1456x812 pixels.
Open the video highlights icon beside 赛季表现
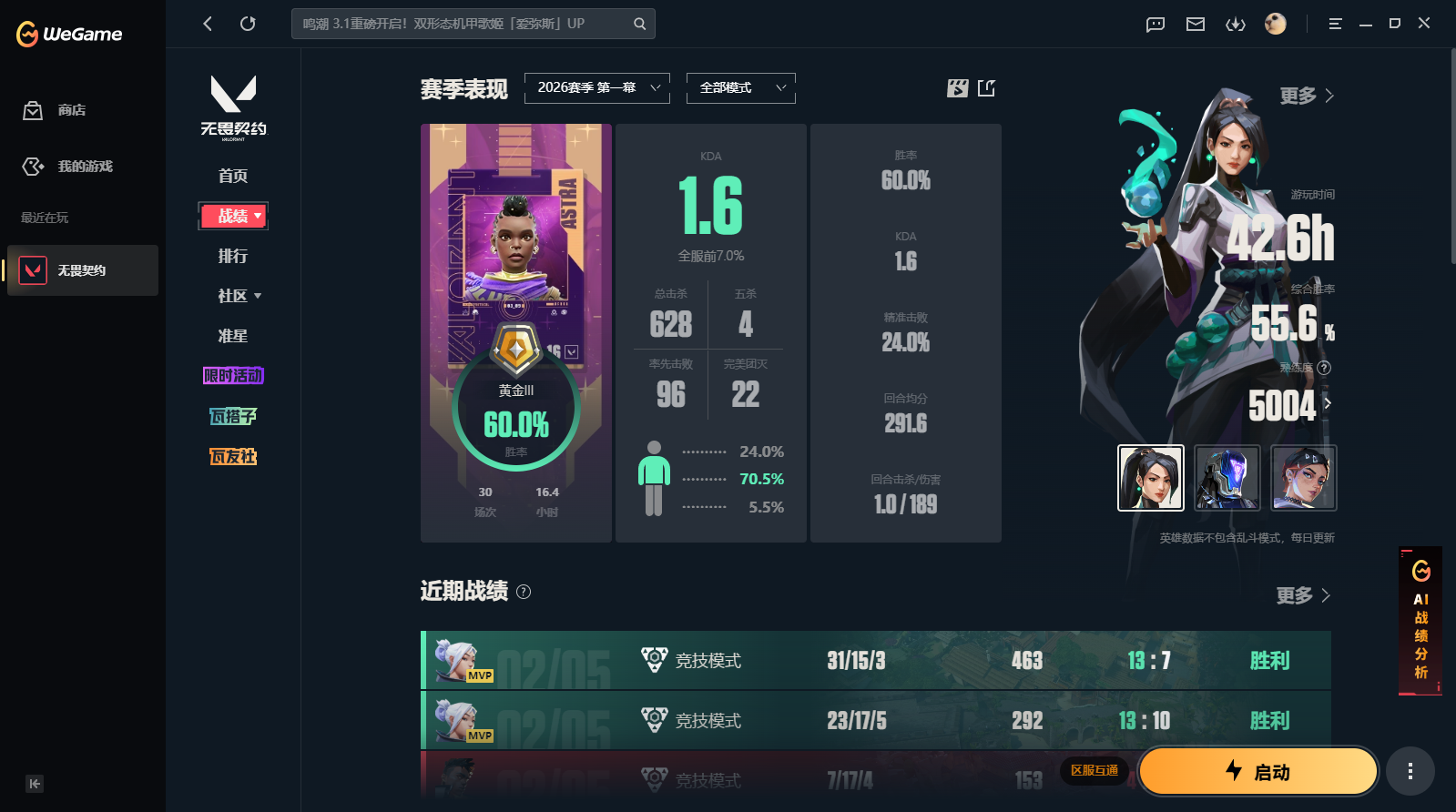pyautogui.click(x=957, y=88)
